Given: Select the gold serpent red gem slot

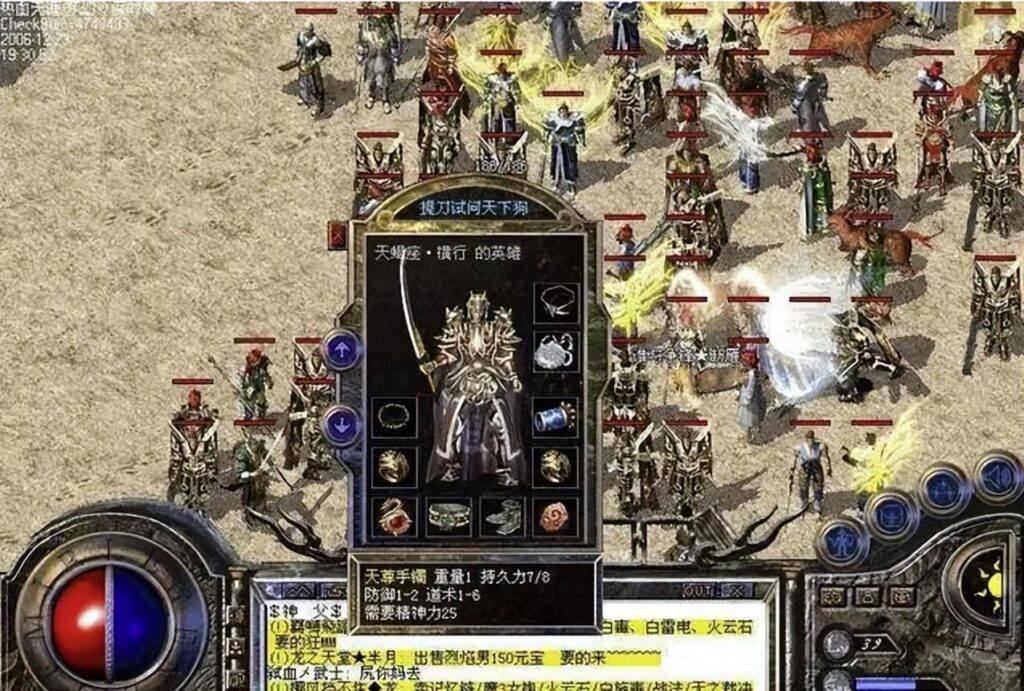Looking at the screenshot, I should point(394,516).
